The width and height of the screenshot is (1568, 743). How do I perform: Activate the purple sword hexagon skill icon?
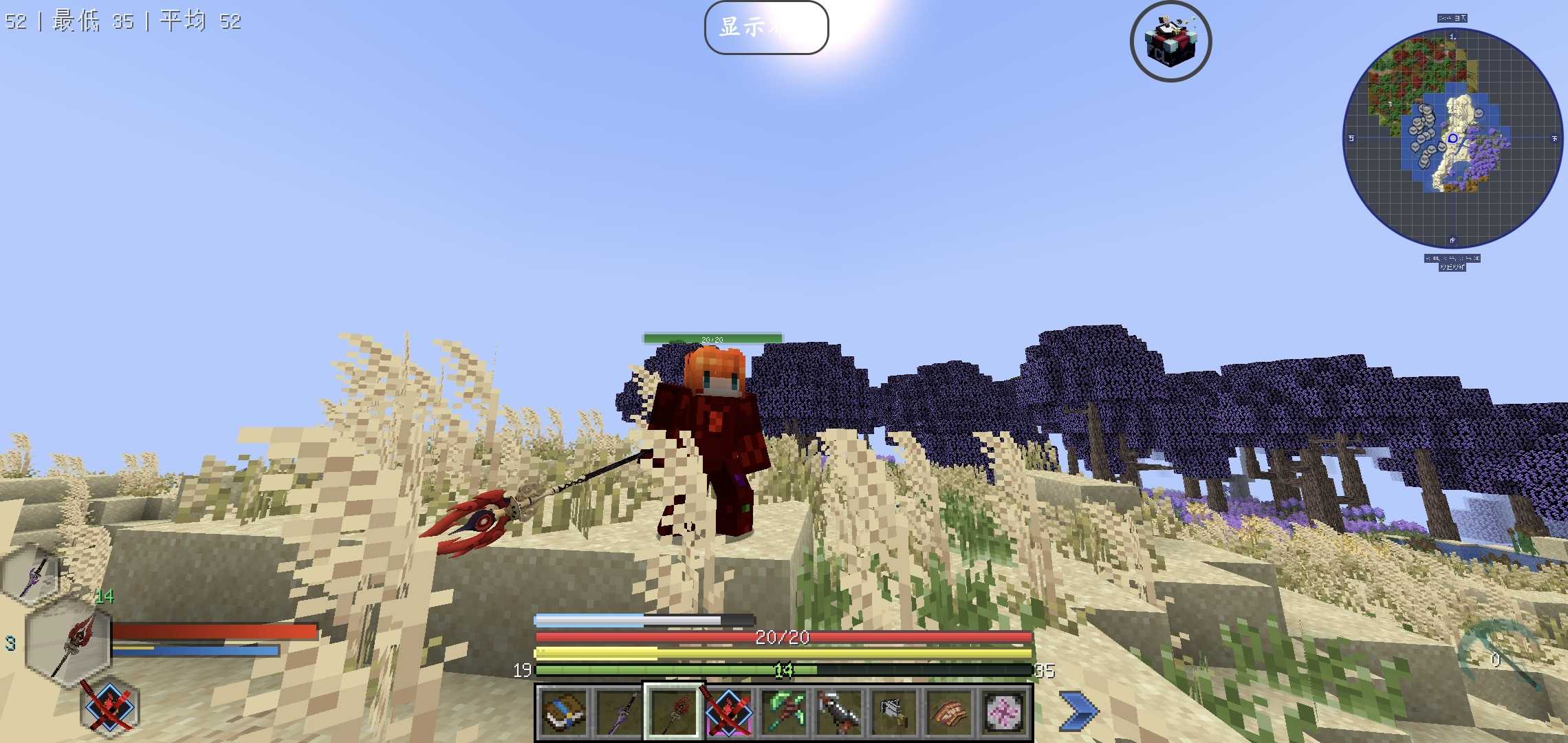tap(32, 576)
